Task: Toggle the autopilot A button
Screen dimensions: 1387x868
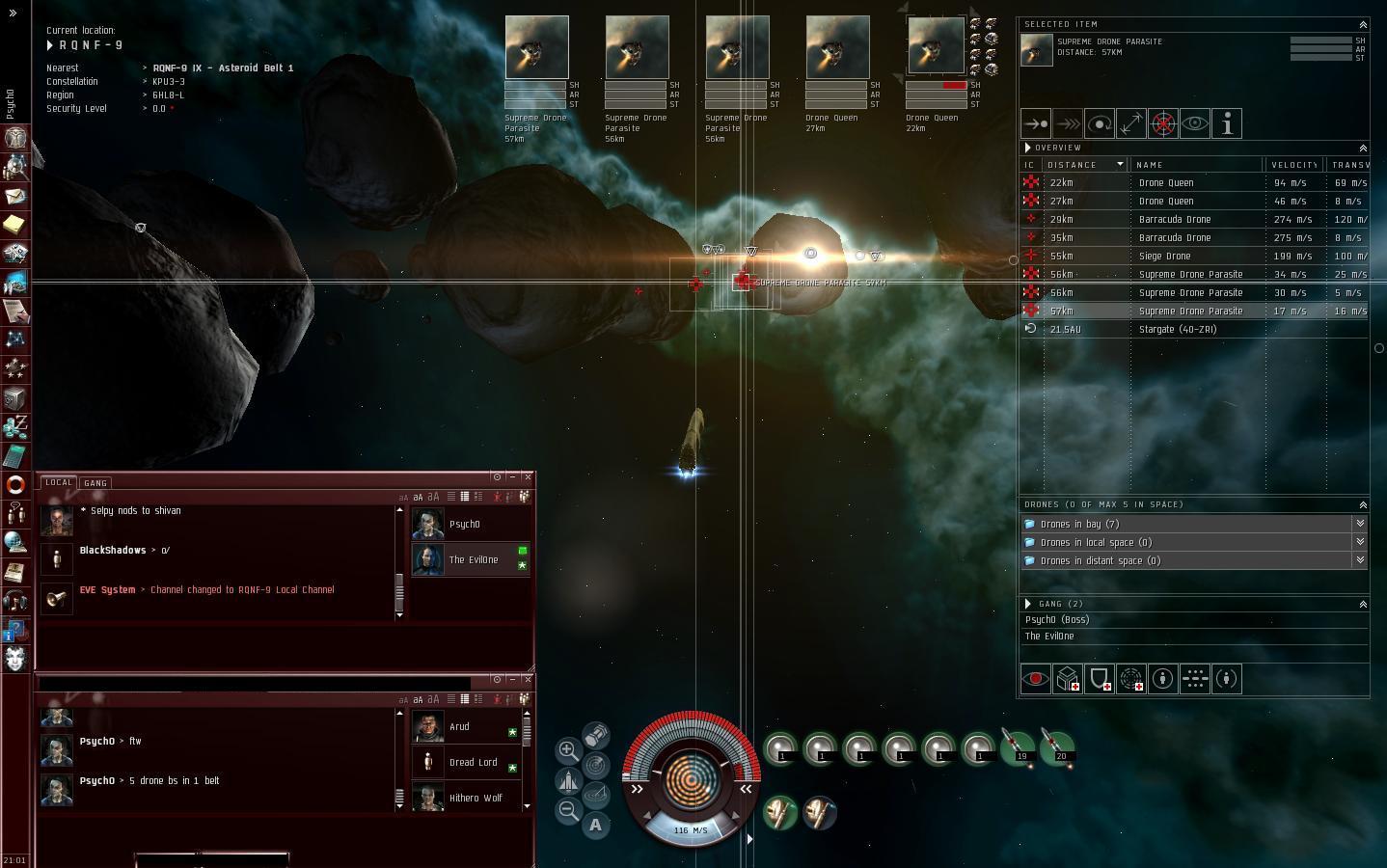Action: coord(595,825)
